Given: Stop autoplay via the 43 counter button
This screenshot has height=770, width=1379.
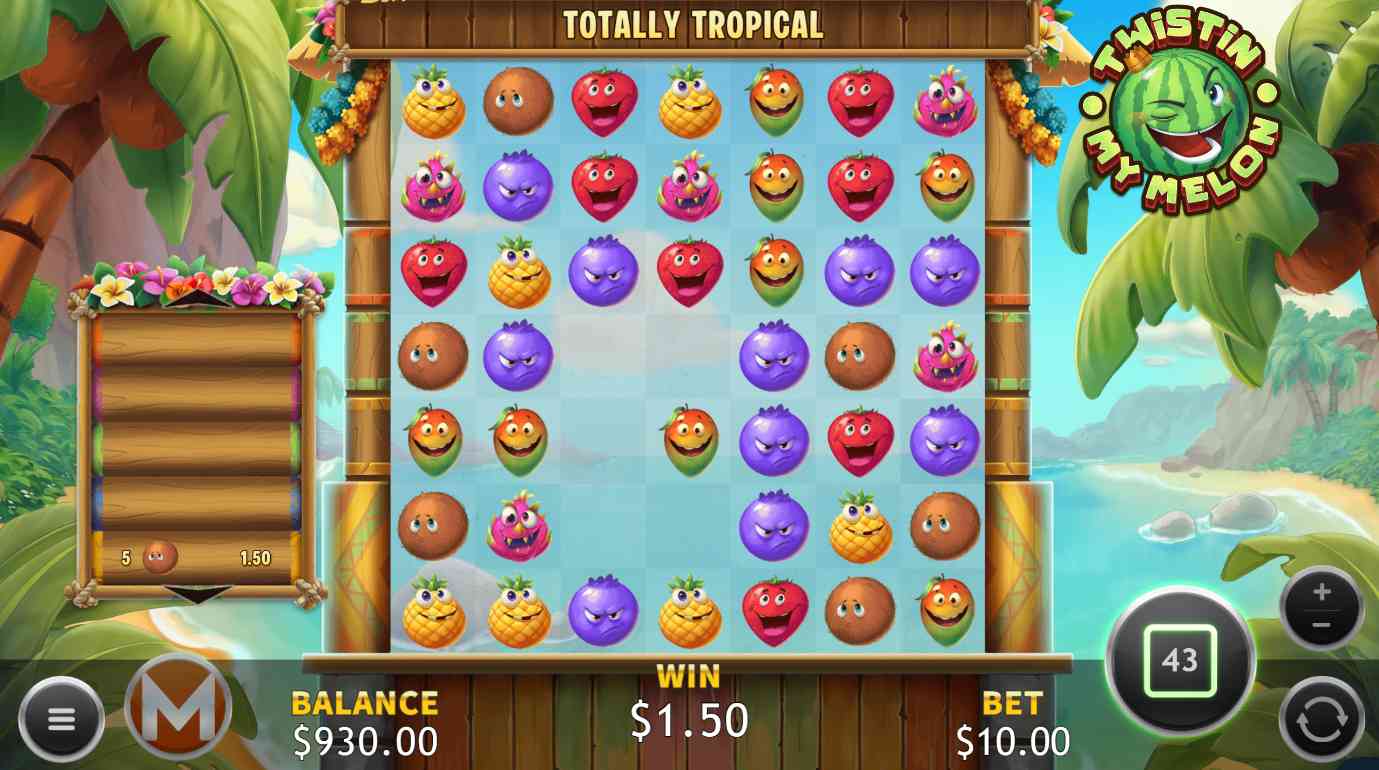Looking at the screenshot, I should (x=1181, y=657).
